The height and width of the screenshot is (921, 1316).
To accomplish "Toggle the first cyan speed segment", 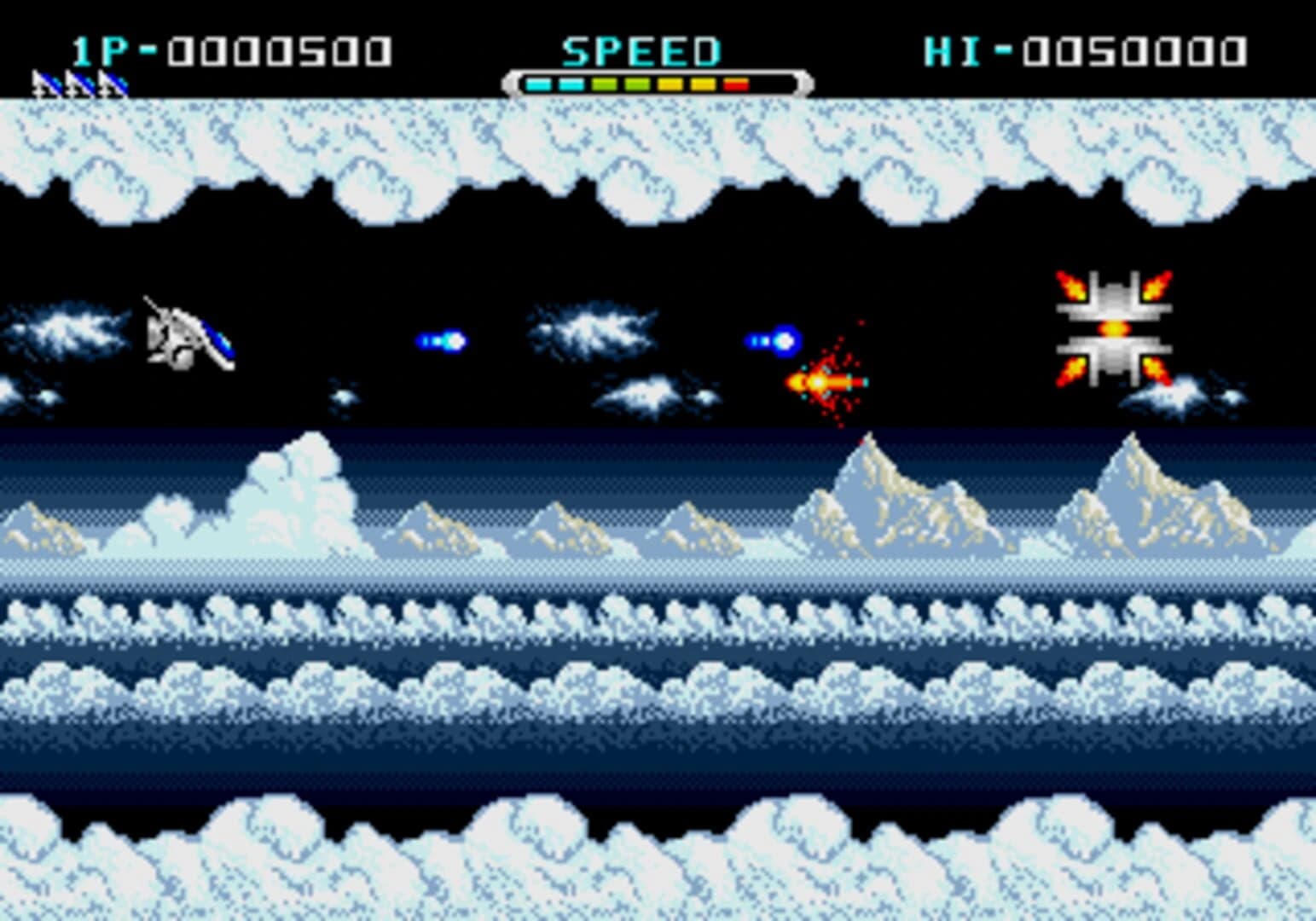I will tap(540, 84).
